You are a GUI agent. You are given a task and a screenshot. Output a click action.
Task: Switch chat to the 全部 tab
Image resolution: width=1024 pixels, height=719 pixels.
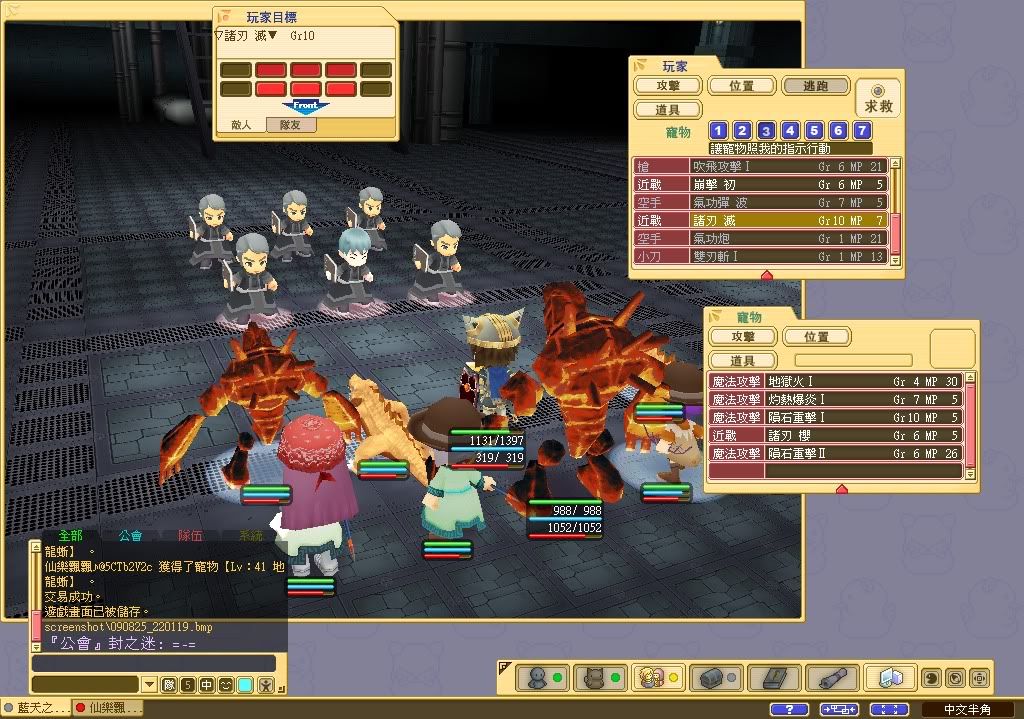[x=70, y=536]
